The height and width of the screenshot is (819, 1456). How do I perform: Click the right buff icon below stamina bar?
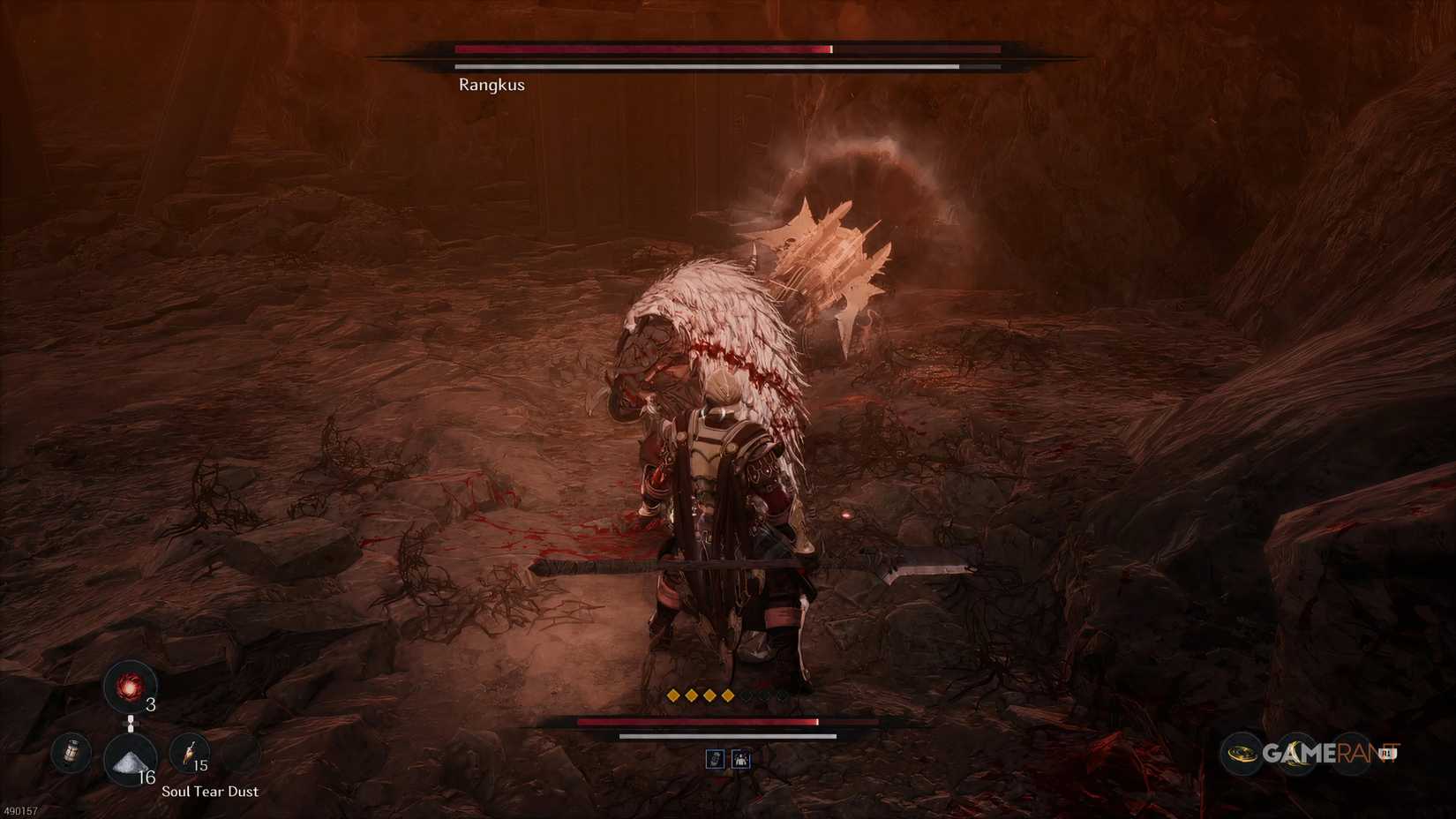point(741,760)
